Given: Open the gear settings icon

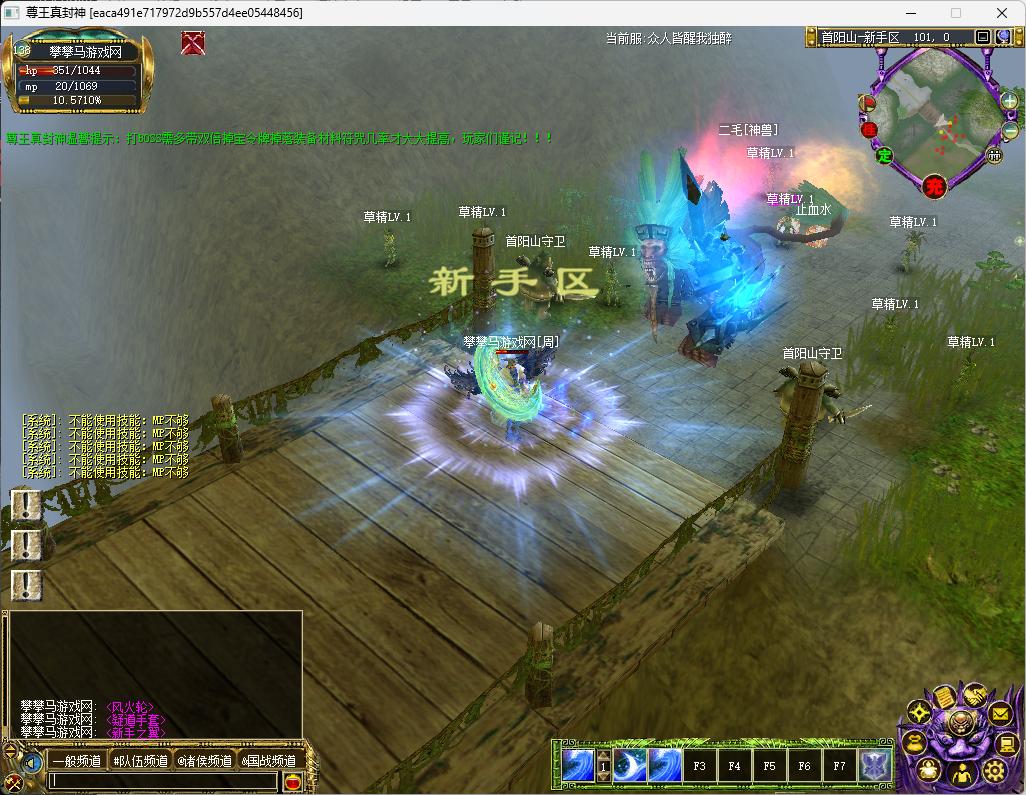Looking at the screenshot, I should pyautogui.click(x=994, y=770).
